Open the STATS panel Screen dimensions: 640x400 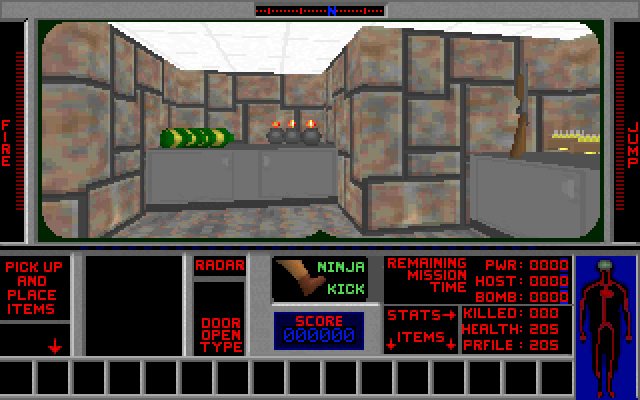click(x=420, y=316)
